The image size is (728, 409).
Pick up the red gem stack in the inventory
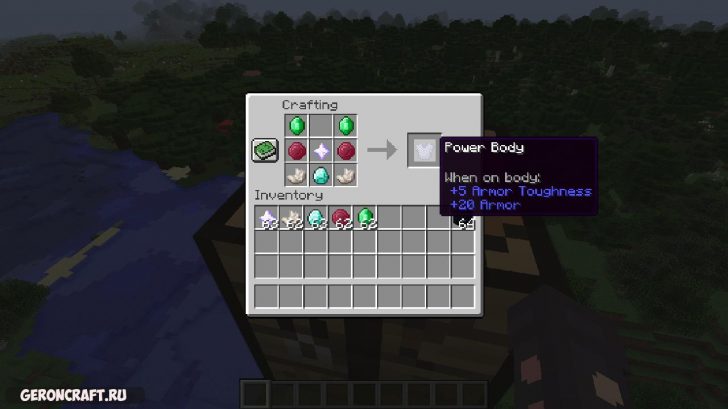(x=340, y=217)
